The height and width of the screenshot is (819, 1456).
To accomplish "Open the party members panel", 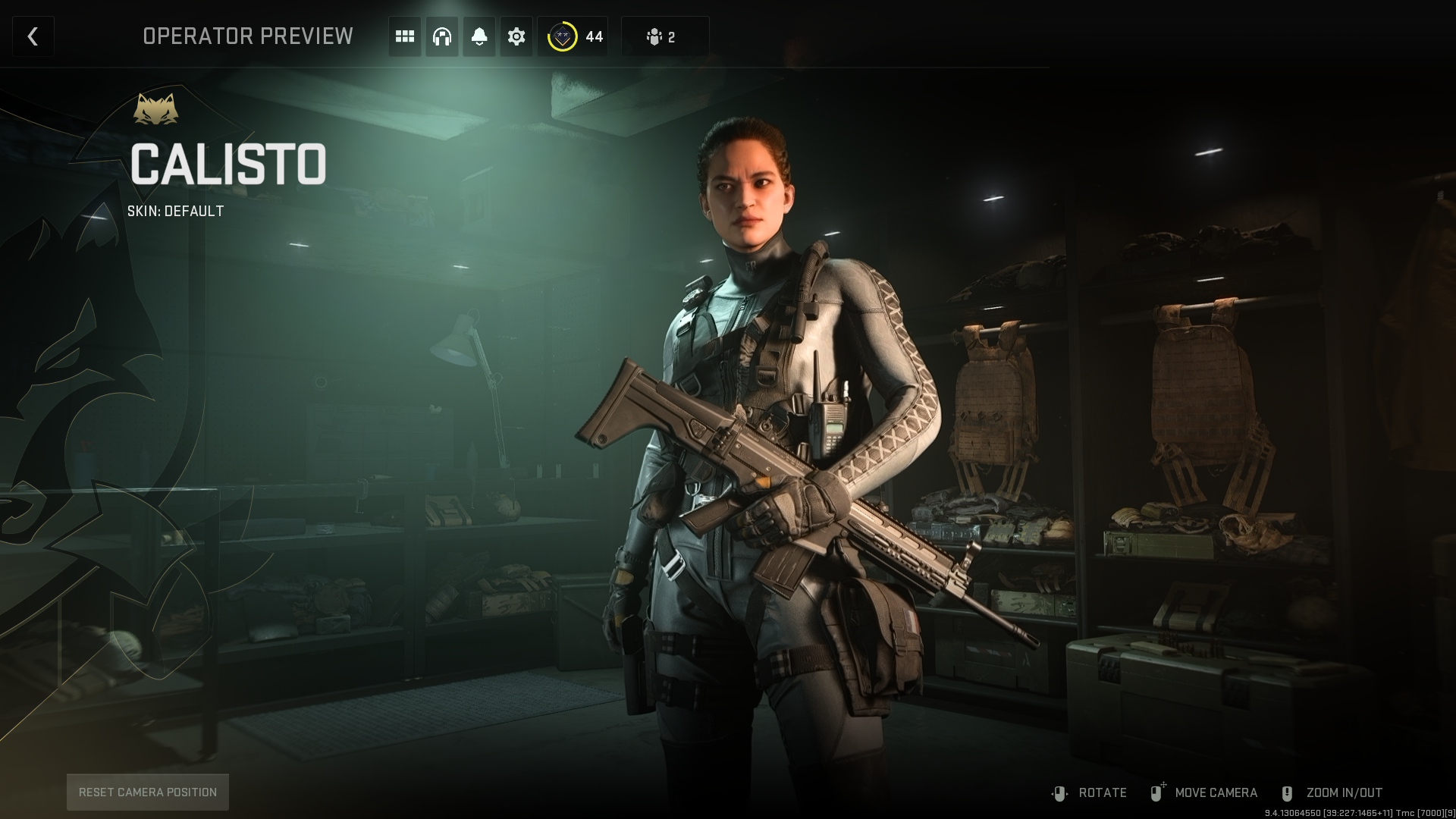I will (x=664, y=36).
